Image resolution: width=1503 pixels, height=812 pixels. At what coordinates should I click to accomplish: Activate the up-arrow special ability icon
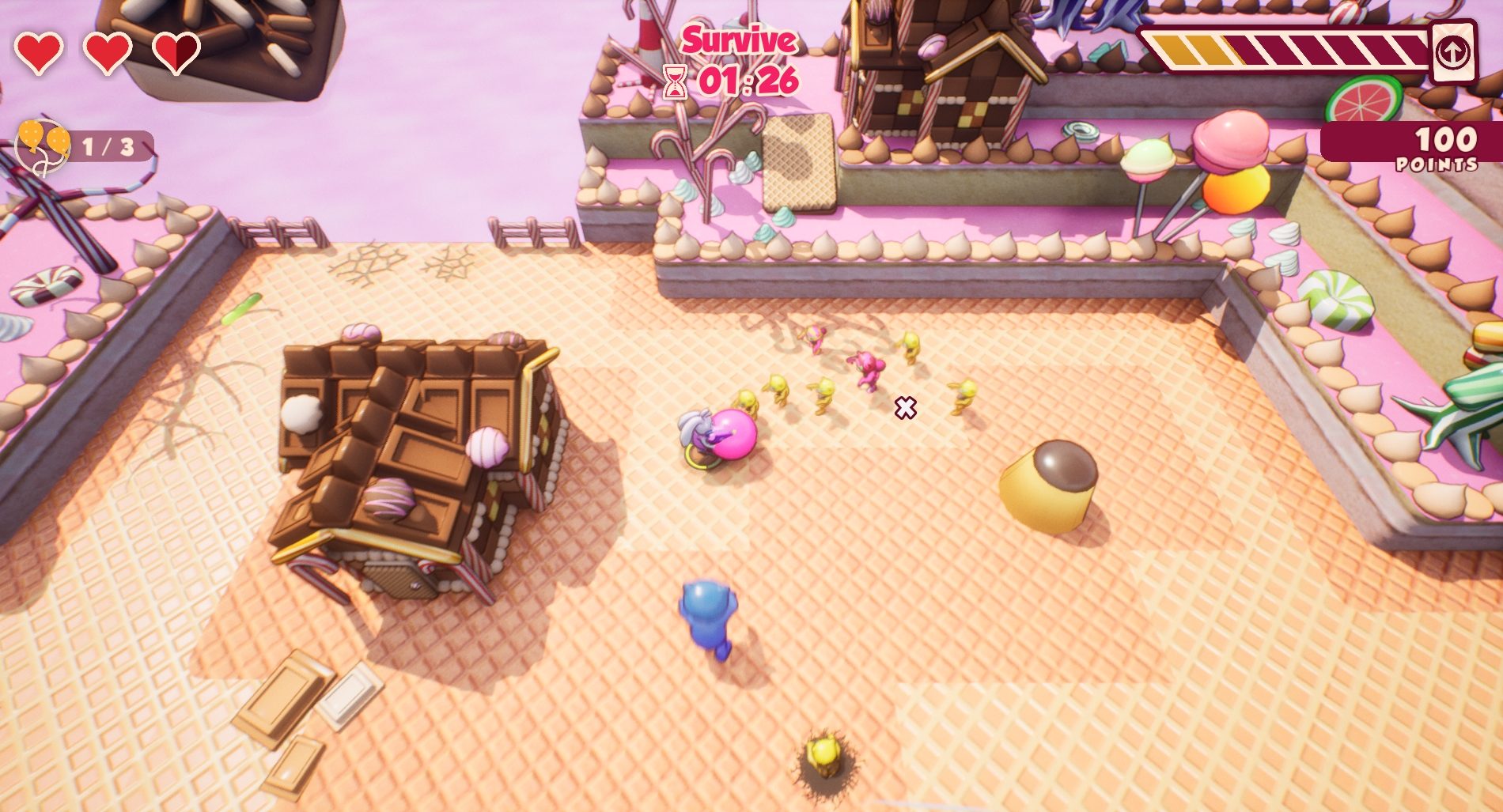(1452, 53)
